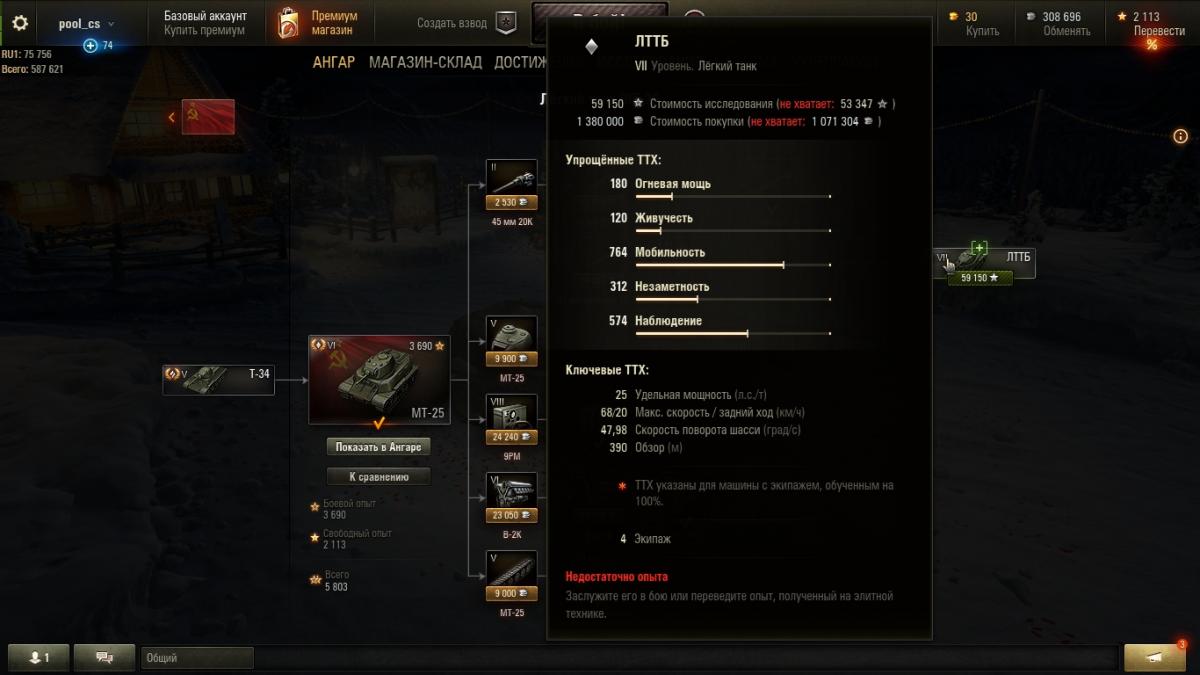Viewport: 1200px width, 675px height.
Task: Show MT-25 in the Hangar
Action: pos(378,446)
